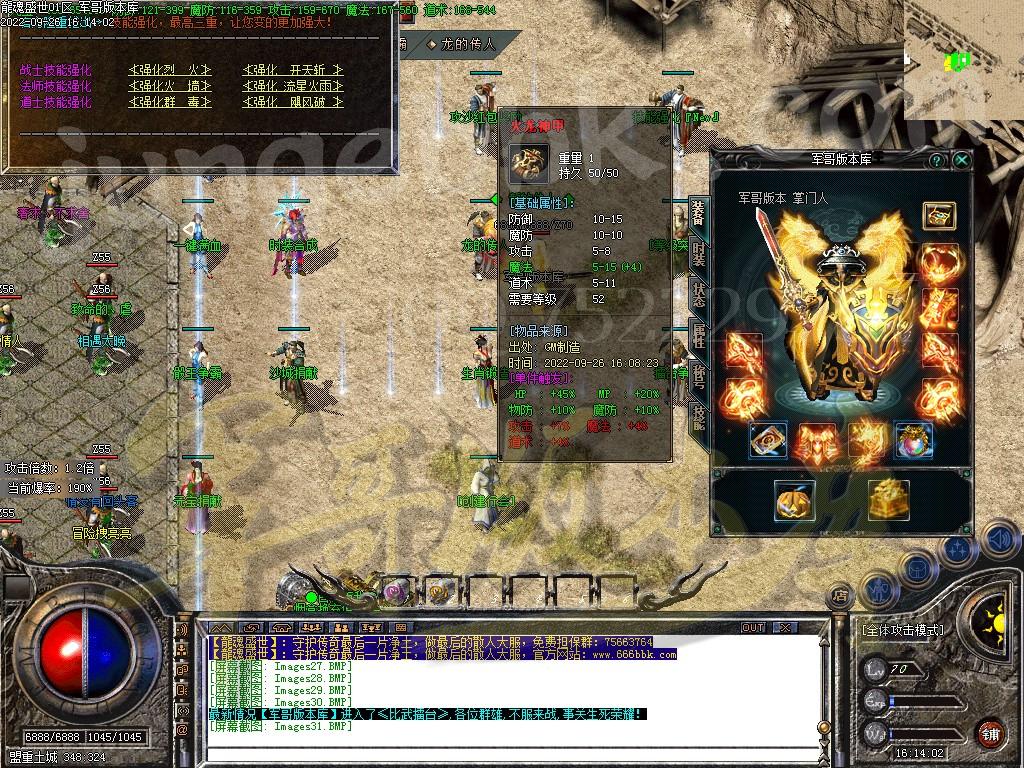Switch to the 状态 status tab

click(698, 295)
